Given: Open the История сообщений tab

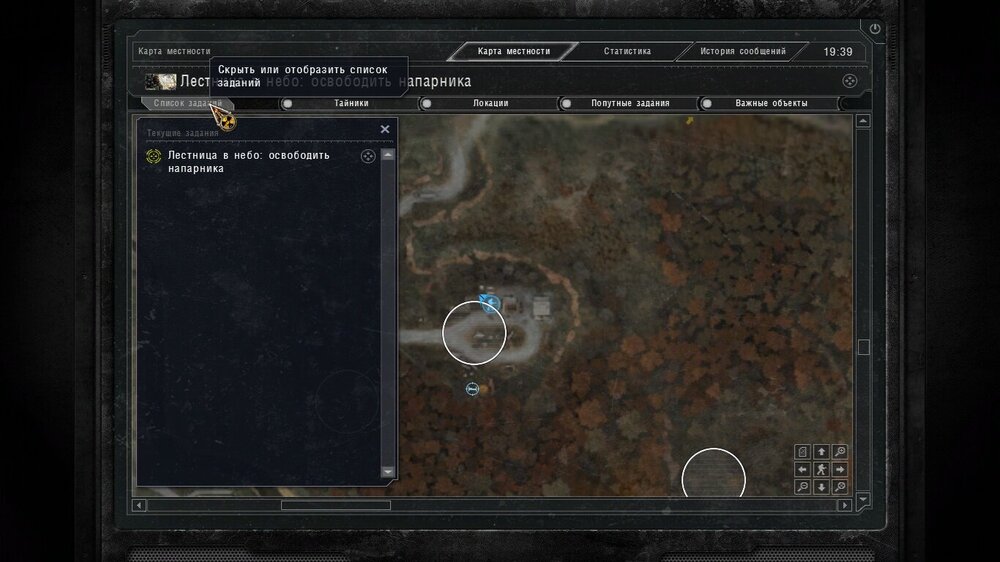Looking at the screenshot, I should click(742, 51).
